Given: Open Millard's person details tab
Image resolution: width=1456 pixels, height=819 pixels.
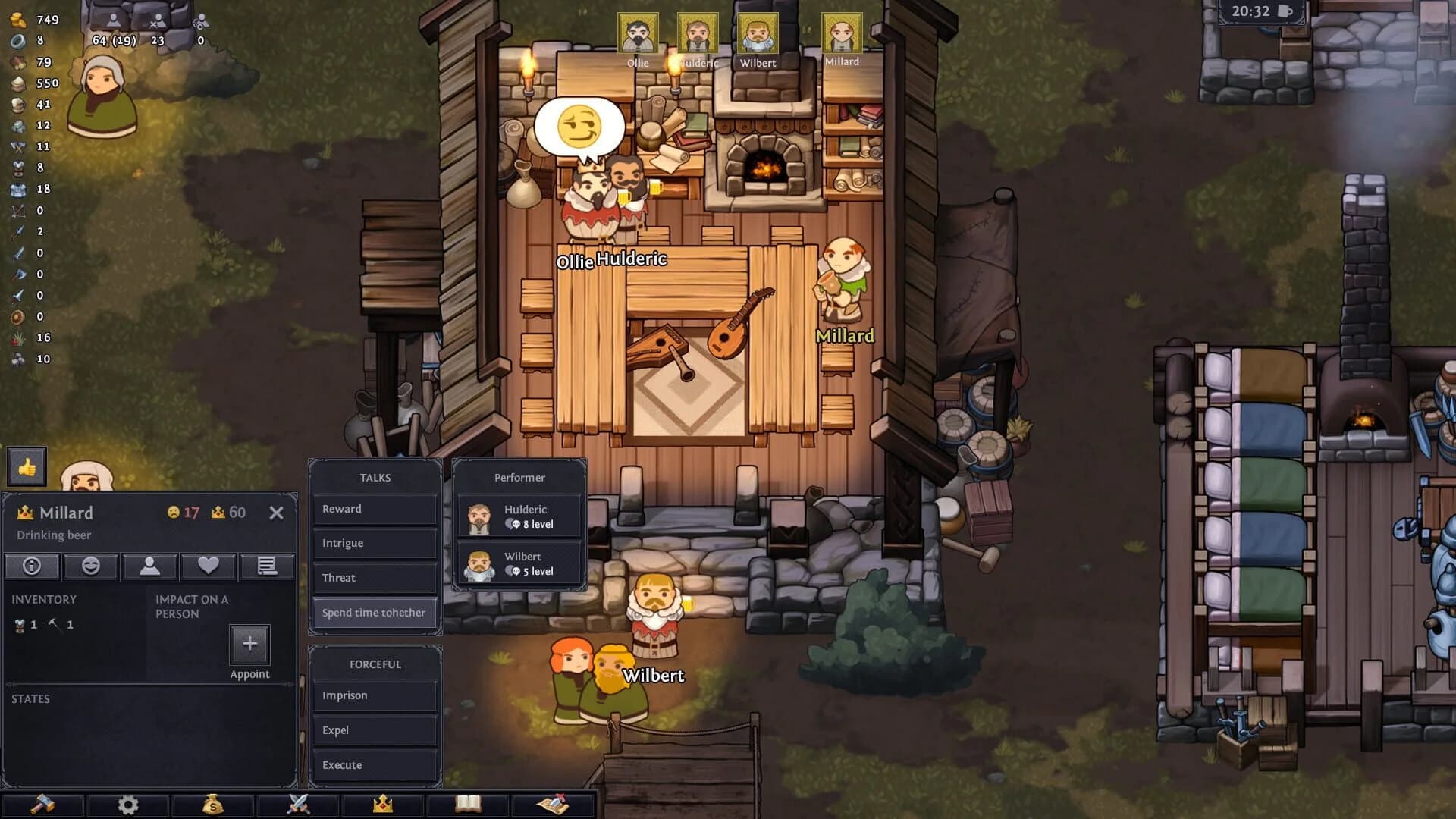Looking at the screenshot, I should 149,566.
